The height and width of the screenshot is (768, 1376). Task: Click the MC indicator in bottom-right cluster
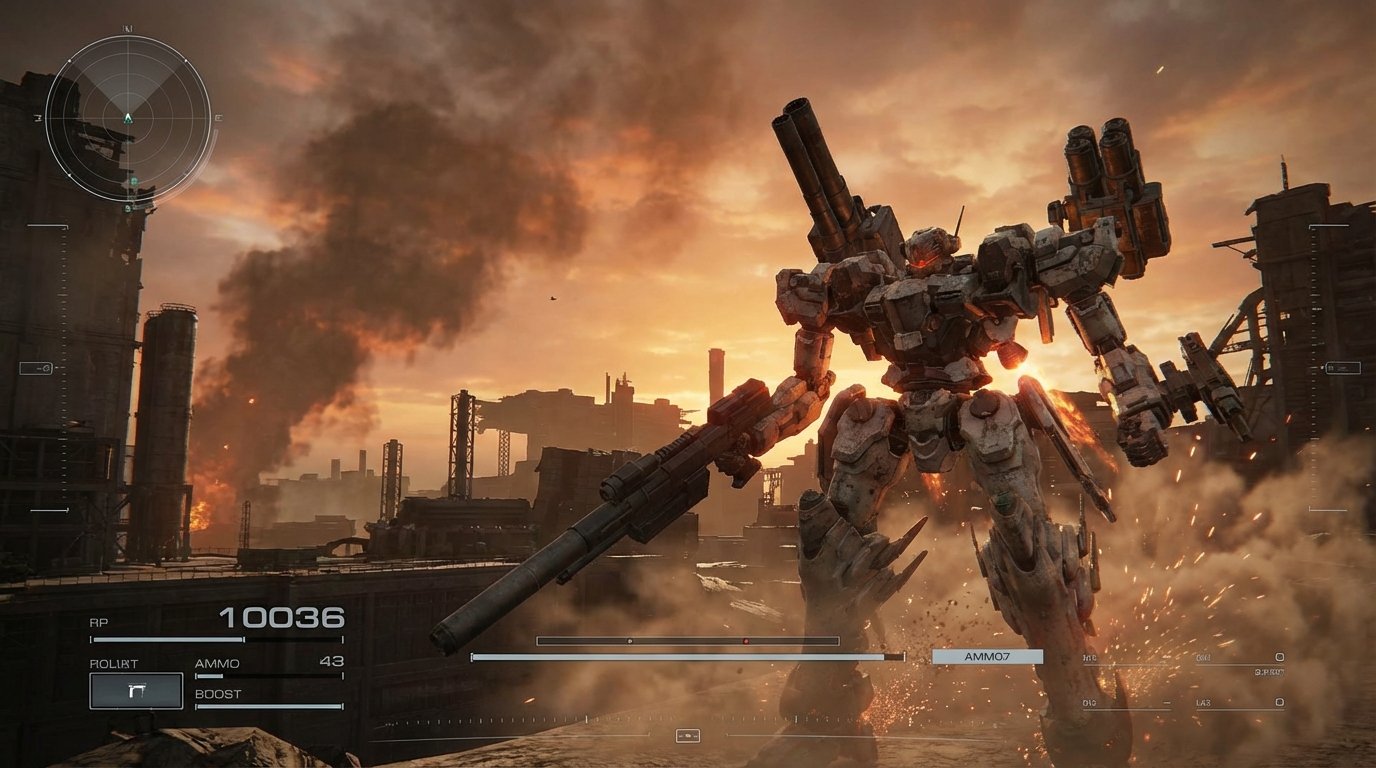[1089, 658]
